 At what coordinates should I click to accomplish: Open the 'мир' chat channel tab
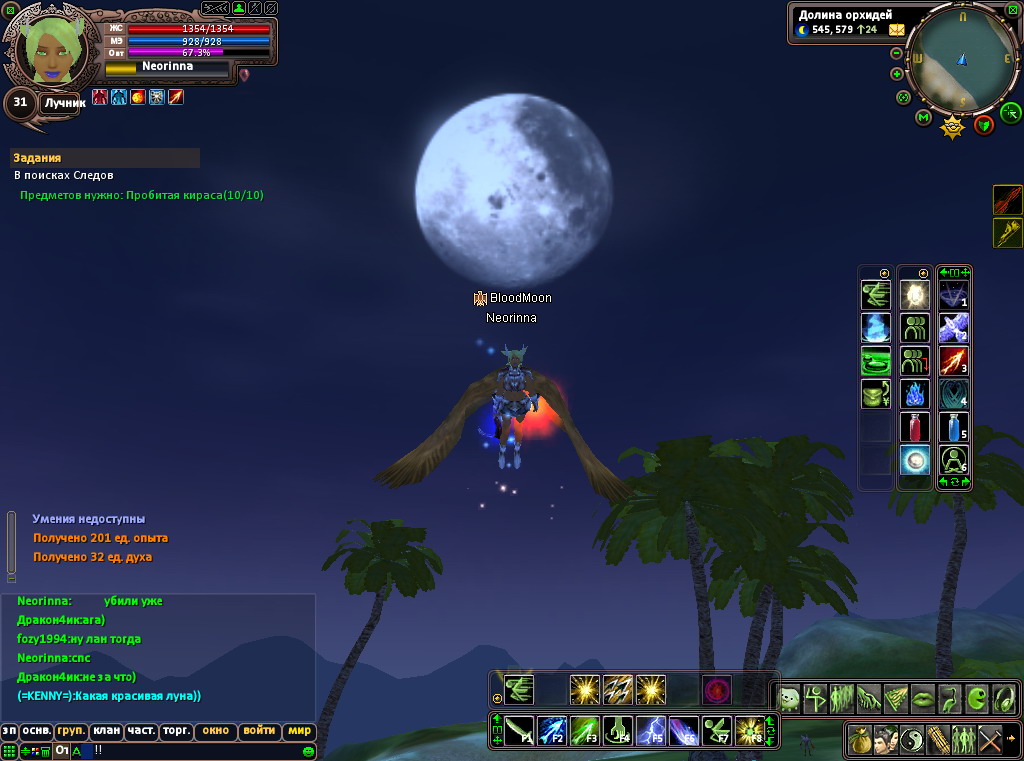300,731
